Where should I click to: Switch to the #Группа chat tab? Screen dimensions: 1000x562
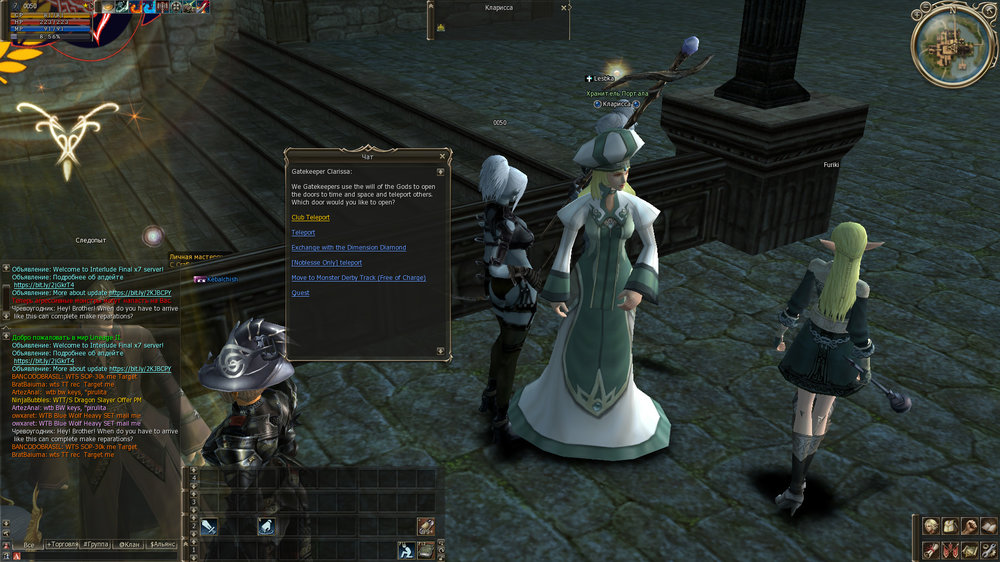coord(96,545)
